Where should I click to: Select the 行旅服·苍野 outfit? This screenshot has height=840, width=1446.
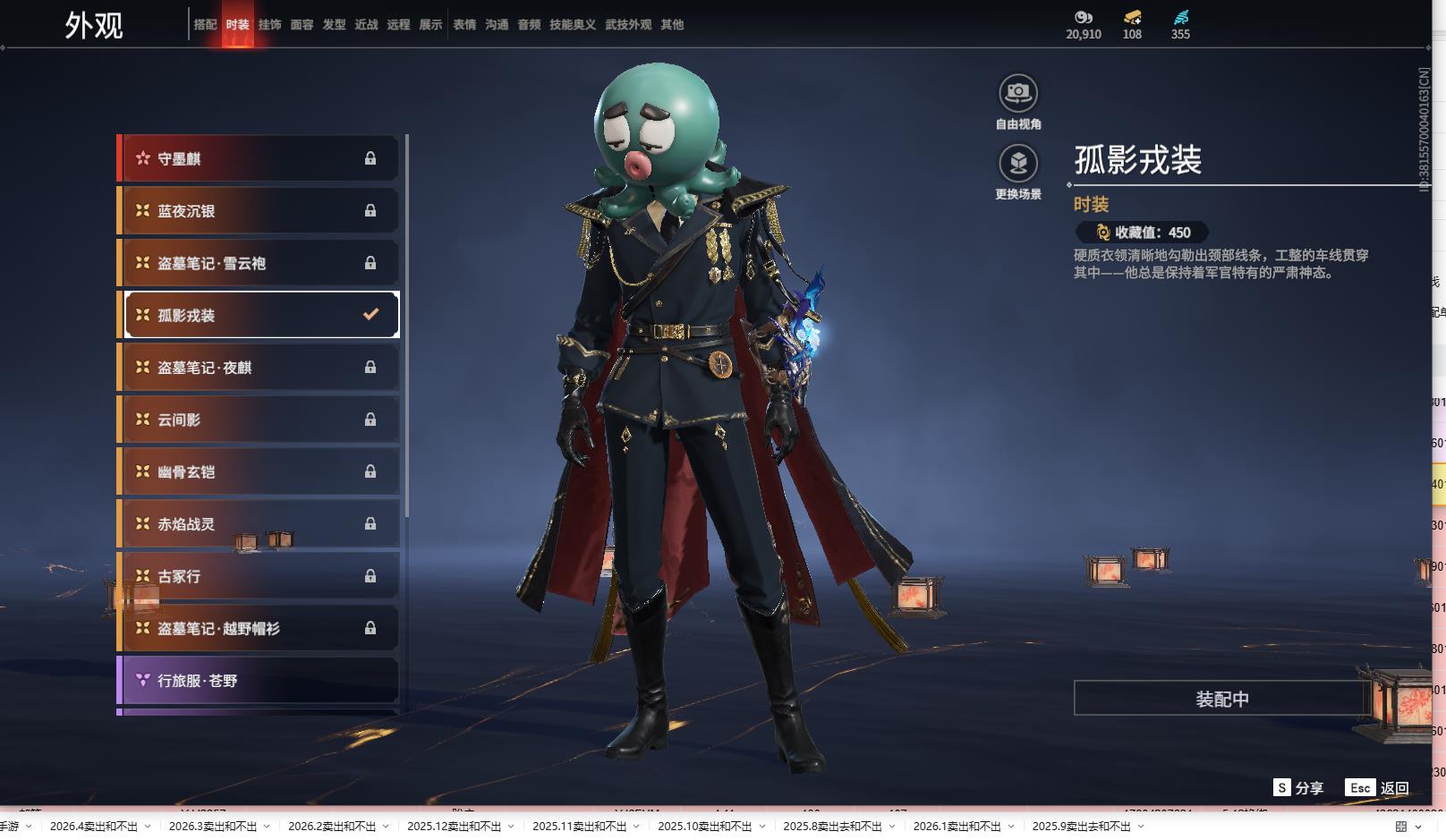(x=259, y=681)
